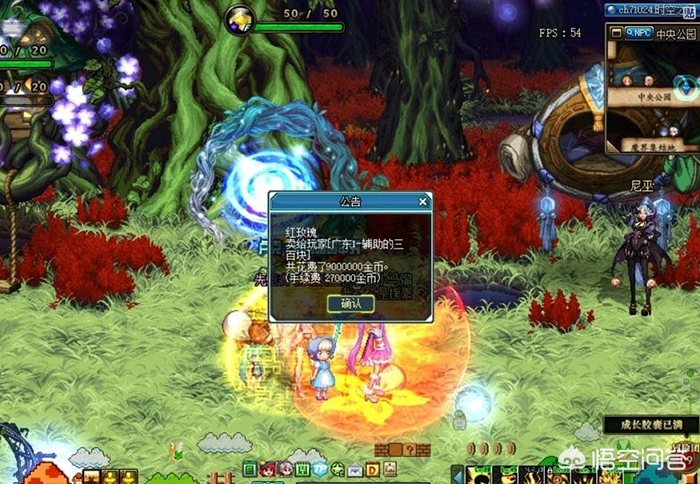Click the left arrow beside the skill bar
Image resolution: width=700 pixels, height=484 pixels.
[x=458, y=471]
